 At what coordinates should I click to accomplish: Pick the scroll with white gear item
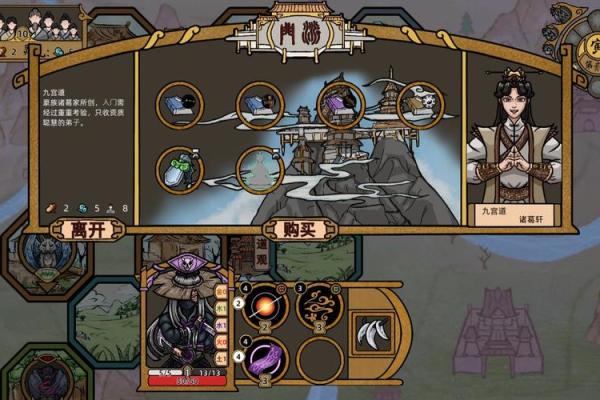coord(421,105)
